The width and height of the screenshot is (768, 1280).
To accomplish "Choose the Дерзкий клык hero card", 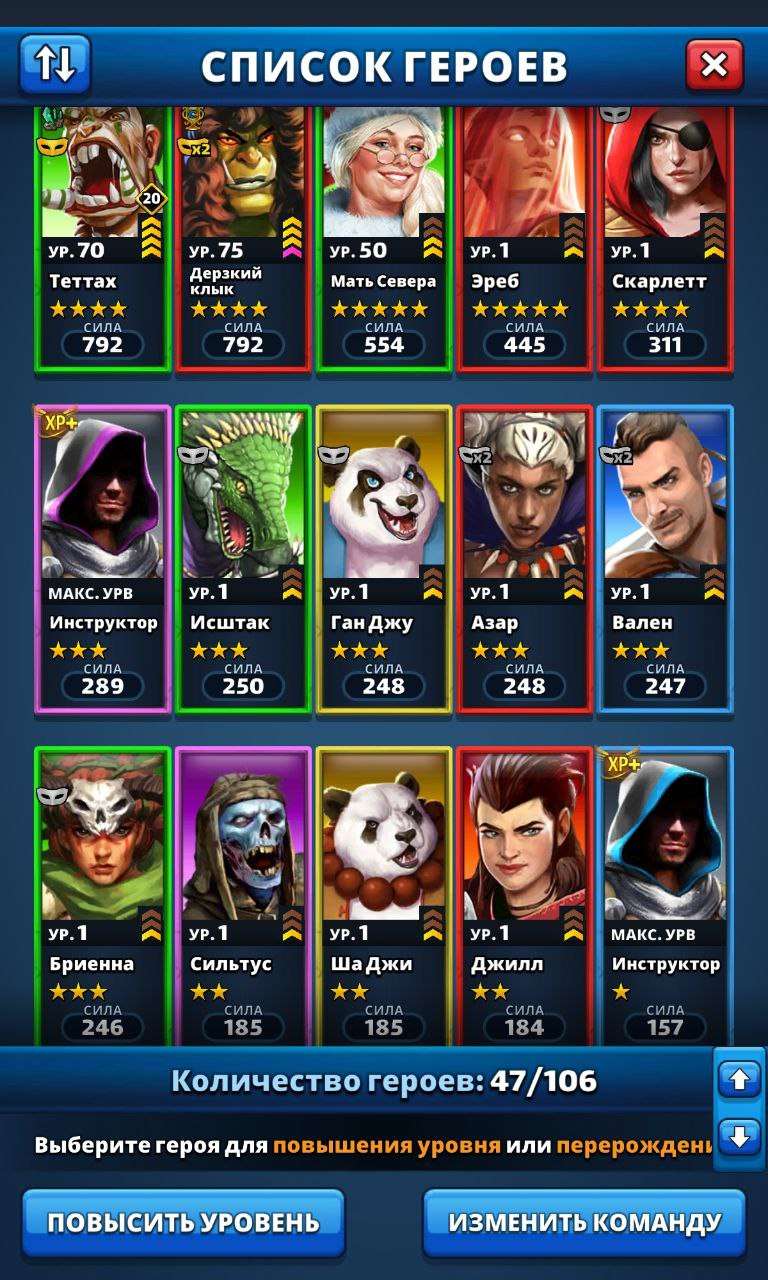I will pos(243,240).
